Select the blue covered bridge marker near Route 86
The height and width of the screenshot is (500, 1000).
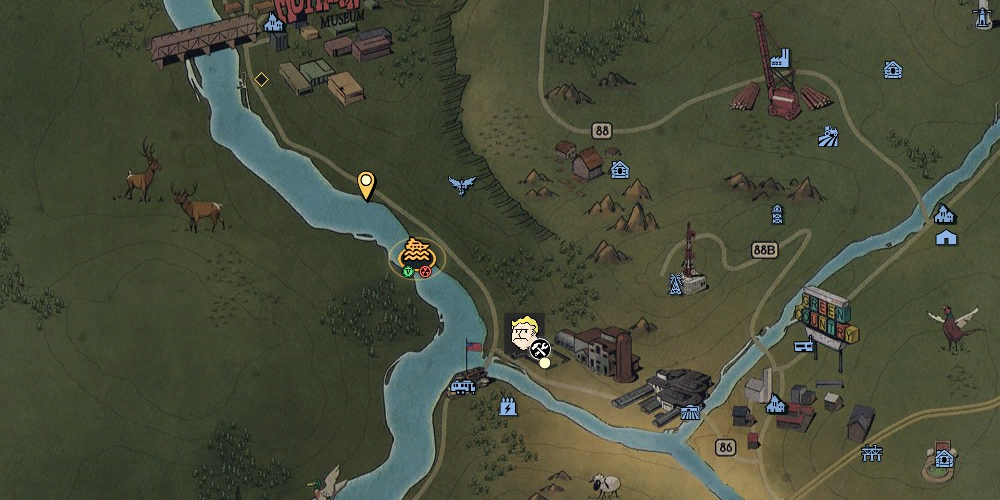point(691,411)
